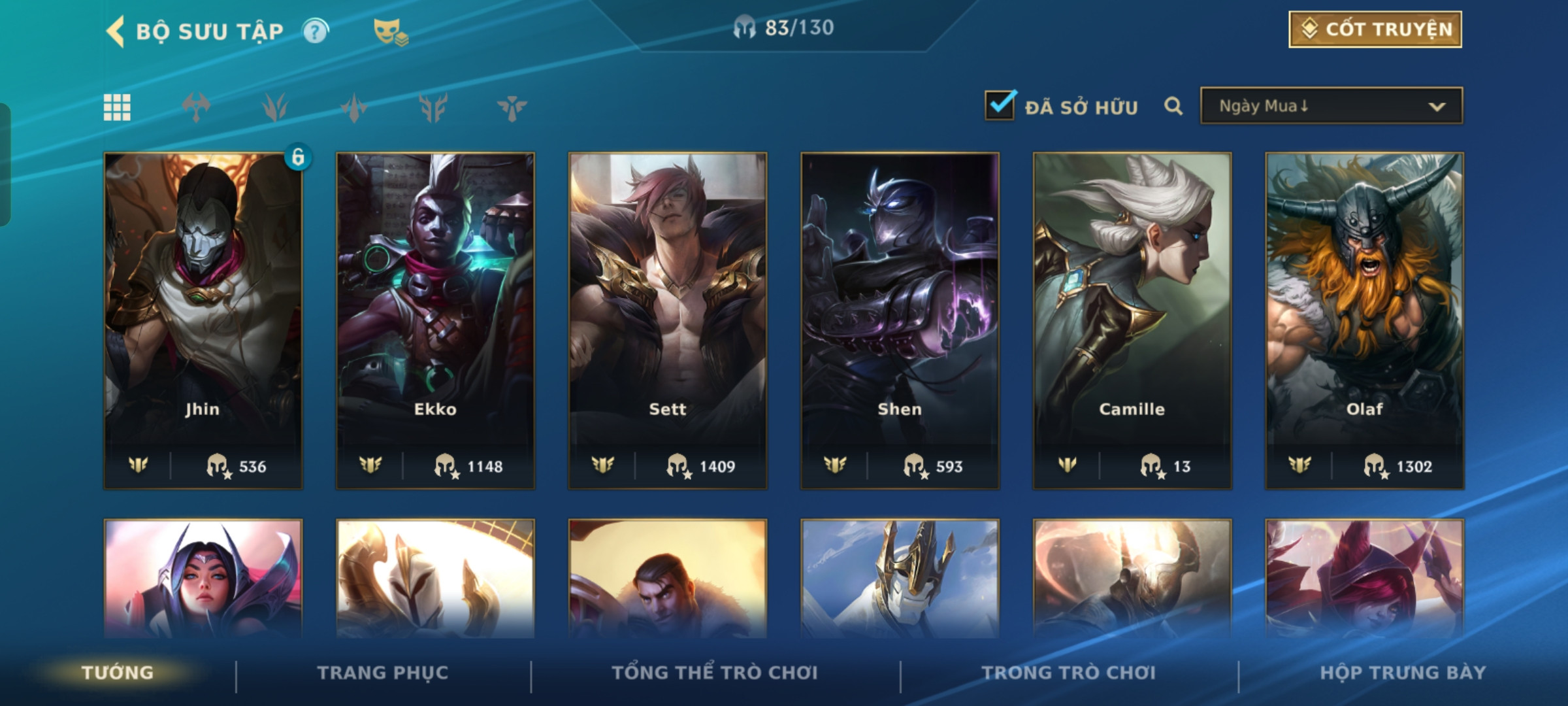This screenshot has height=706, width=1568.
Task: Choose the Sett champion card
Action: click(x=668, y=320)
